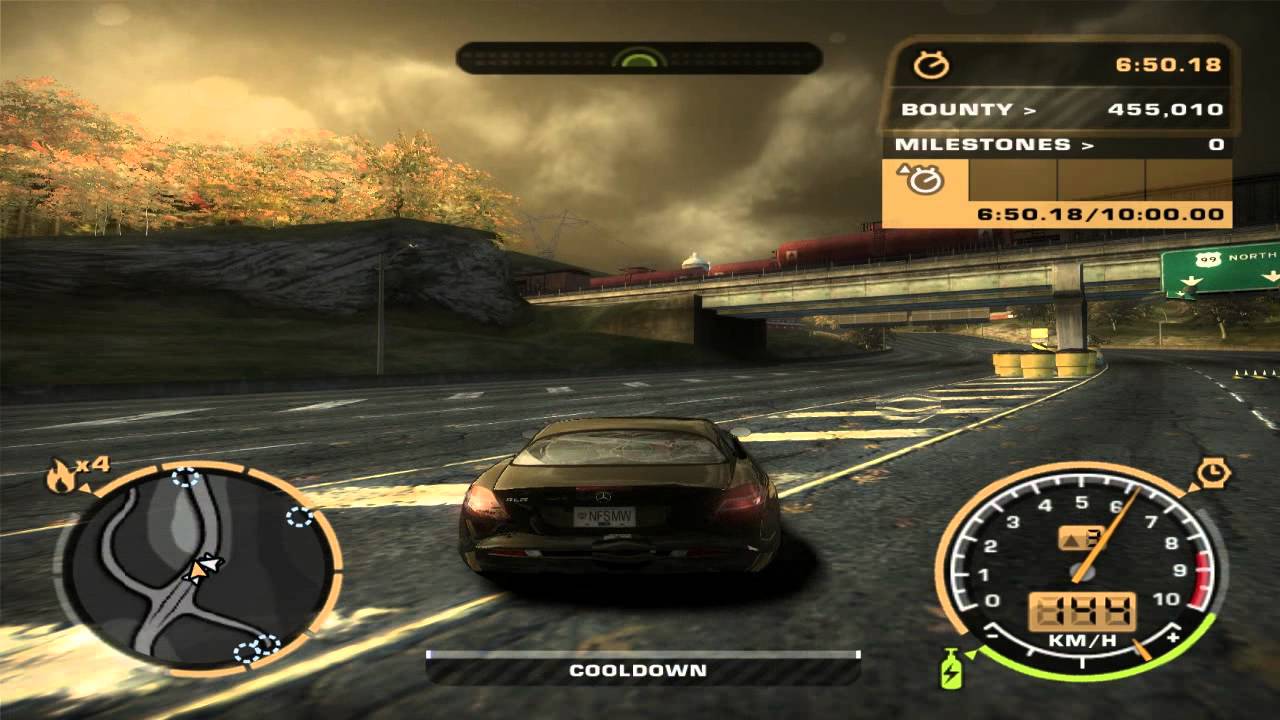The image size is (1280, 720).
Task: Select the flame heat level icon
Action: 59,478
